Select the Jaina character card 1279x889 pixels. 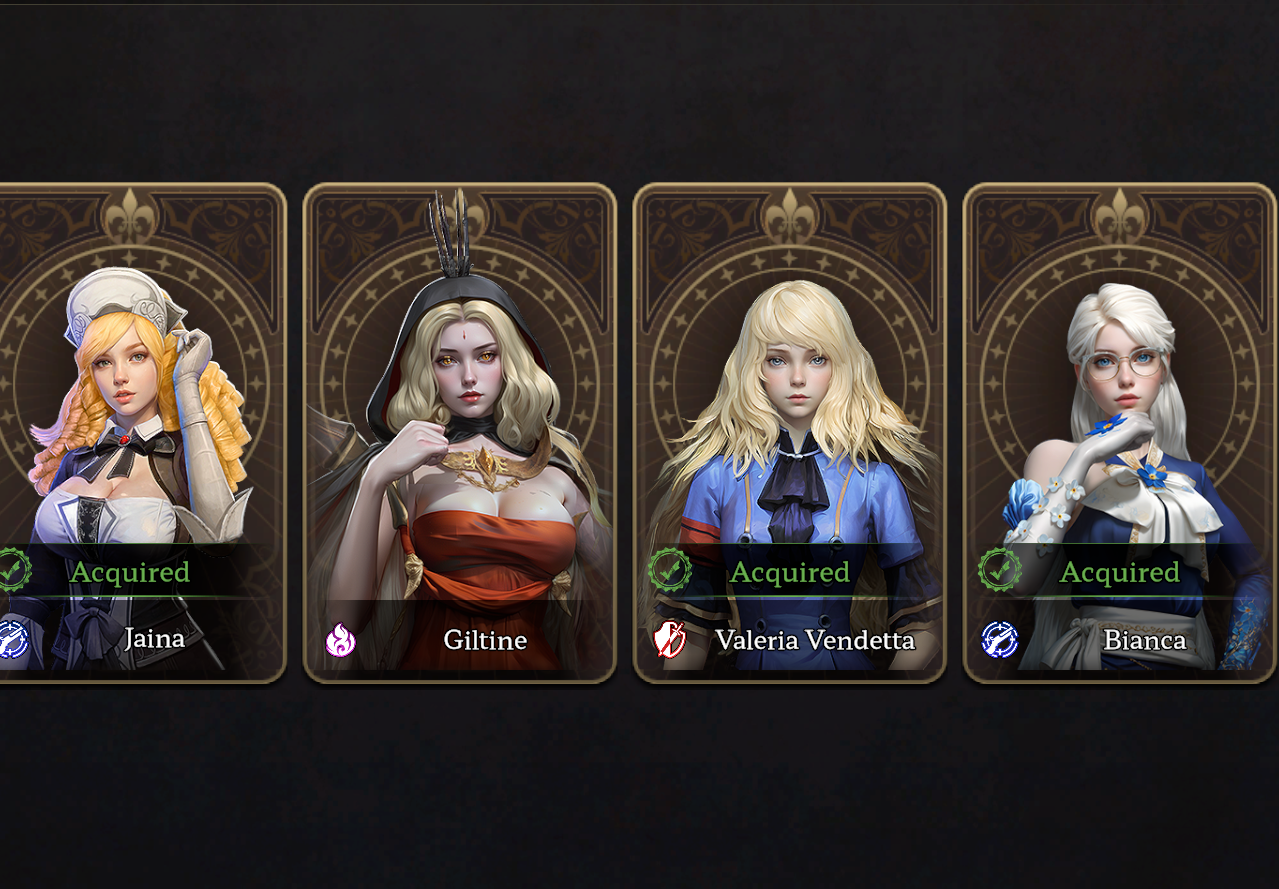[140, 432]
